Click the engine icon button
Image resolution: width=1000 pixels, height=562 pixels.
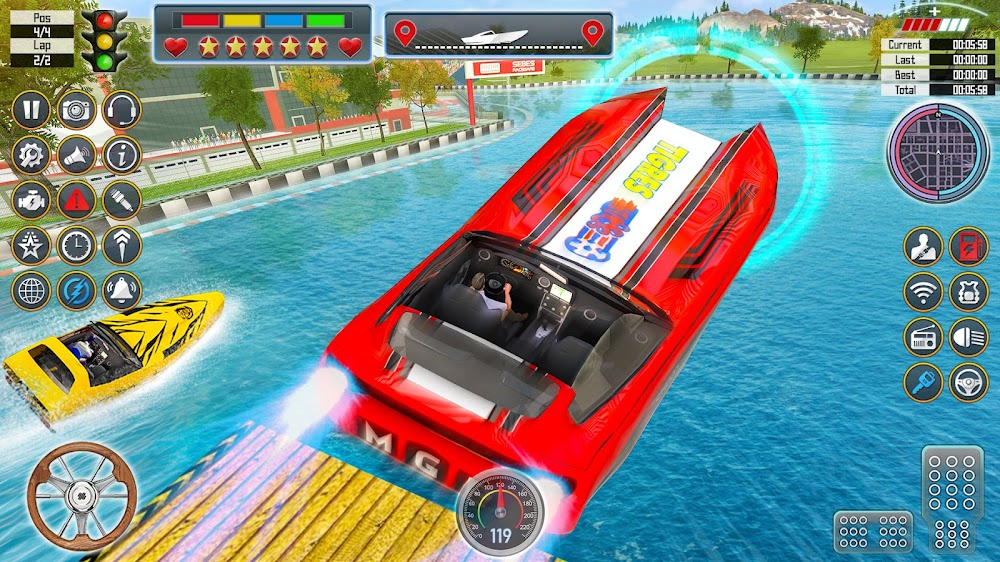tap(31, 200)
